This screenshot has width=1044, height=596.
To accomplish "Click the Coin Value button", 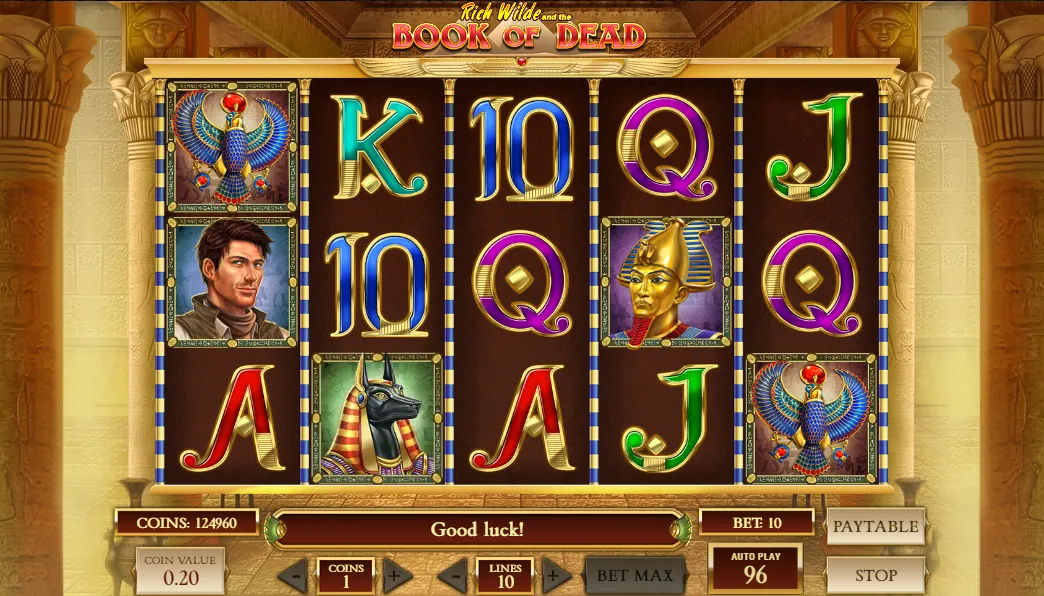I will point(180,571).
